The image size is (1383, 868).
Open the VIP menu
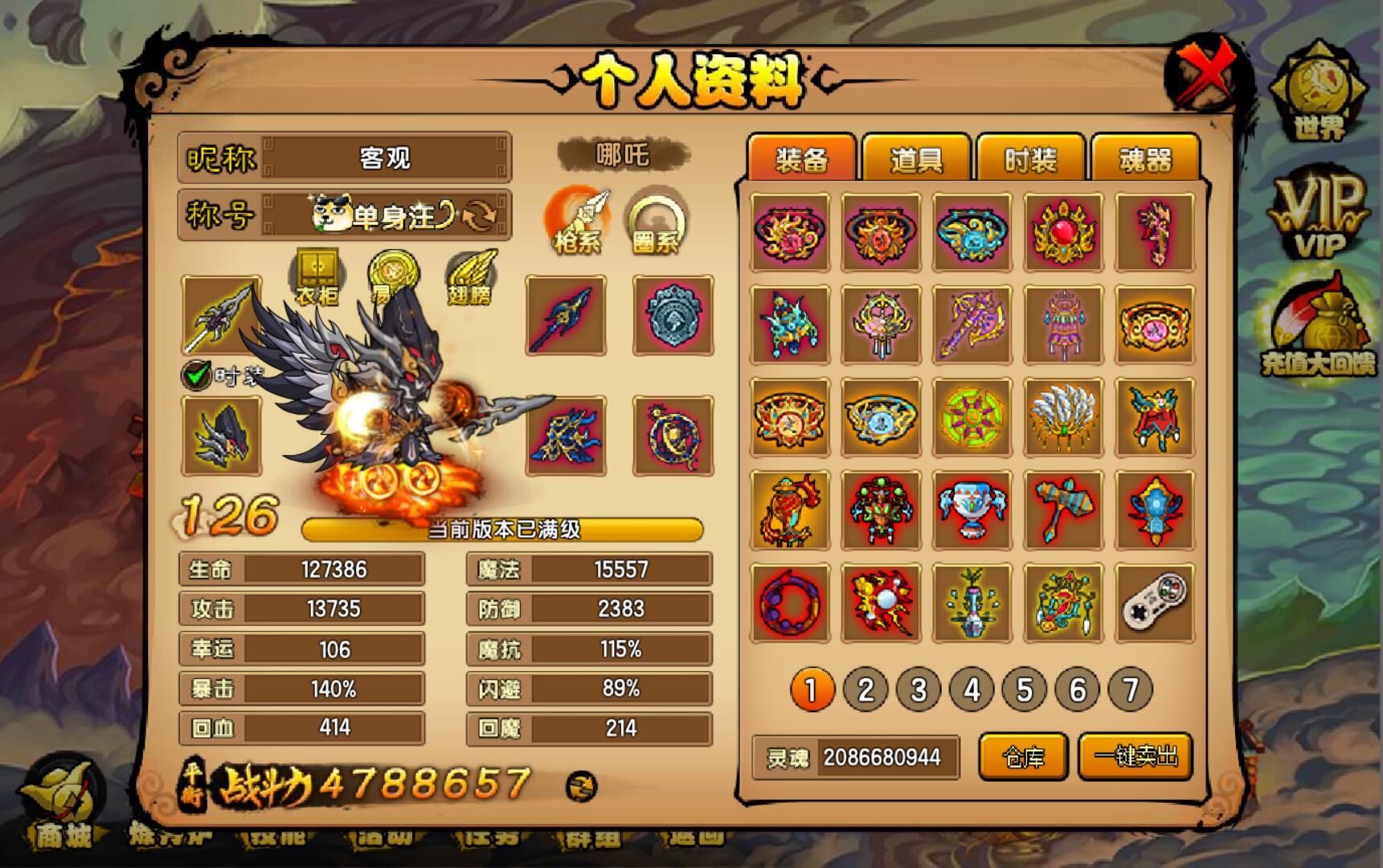1319,215
